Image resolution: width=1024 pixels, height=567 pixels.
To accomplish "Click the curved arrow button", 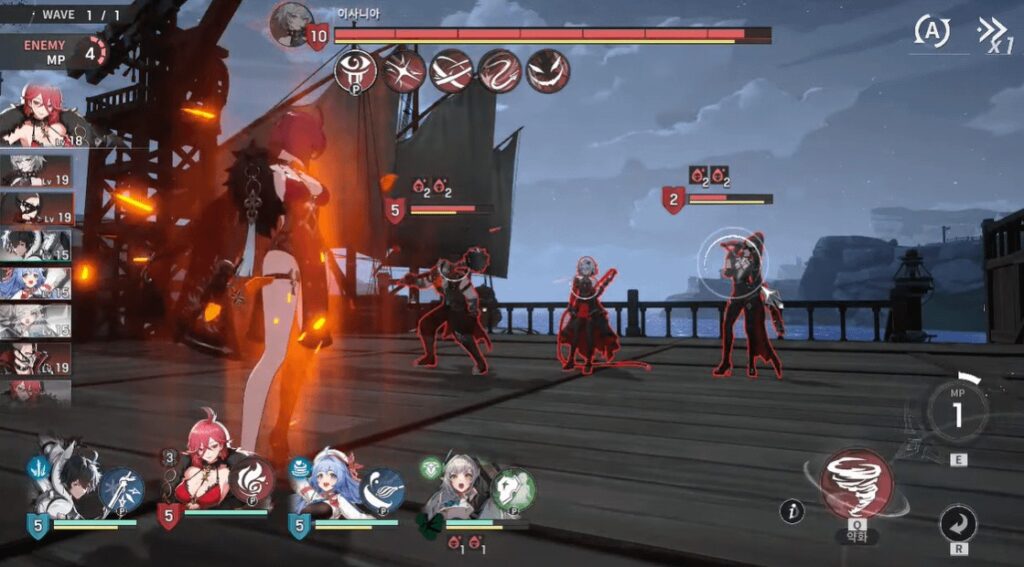I will [x=958, y=524].
